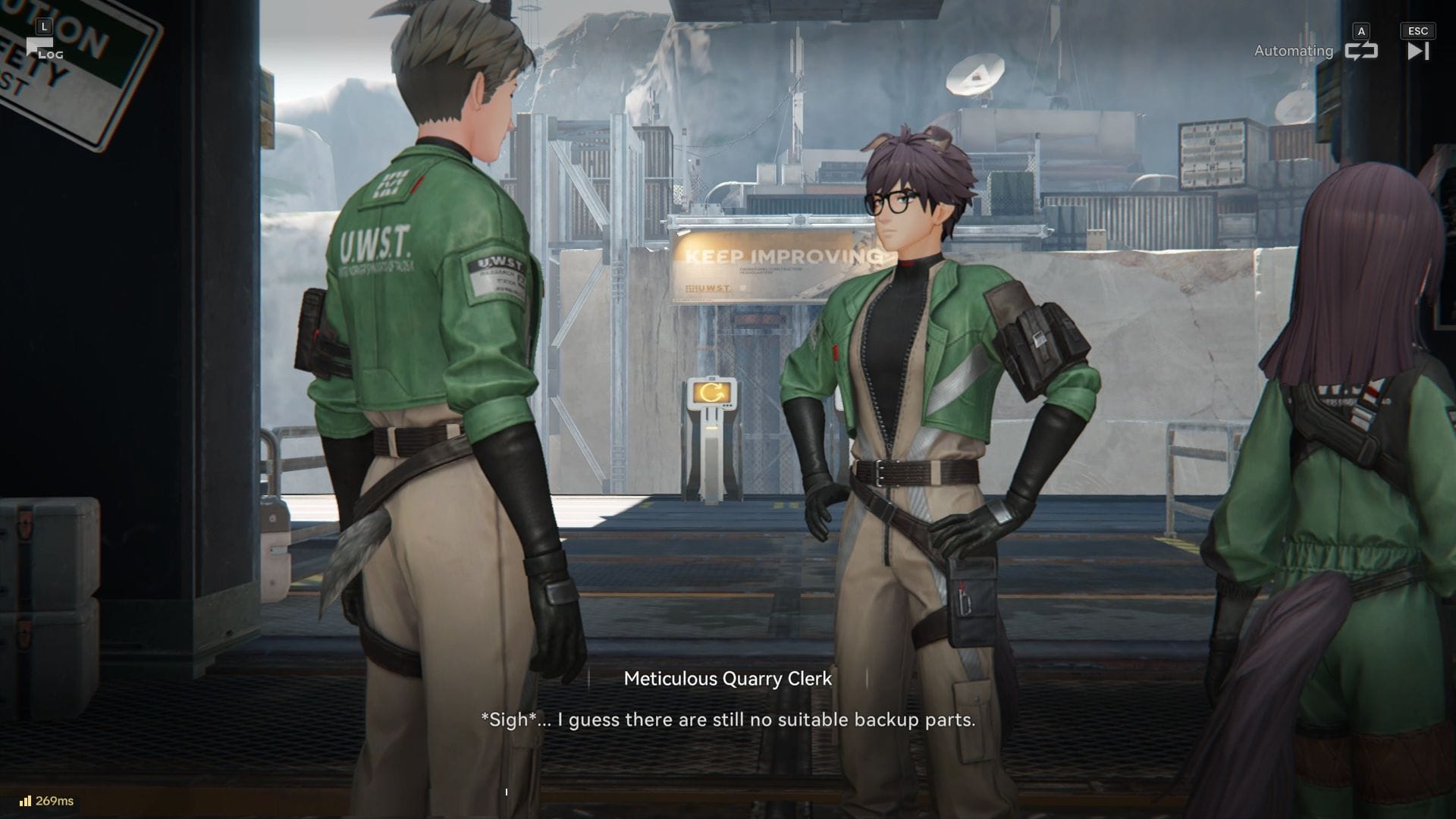
Task: Open the dialogue Log
Action: [43, 49]
